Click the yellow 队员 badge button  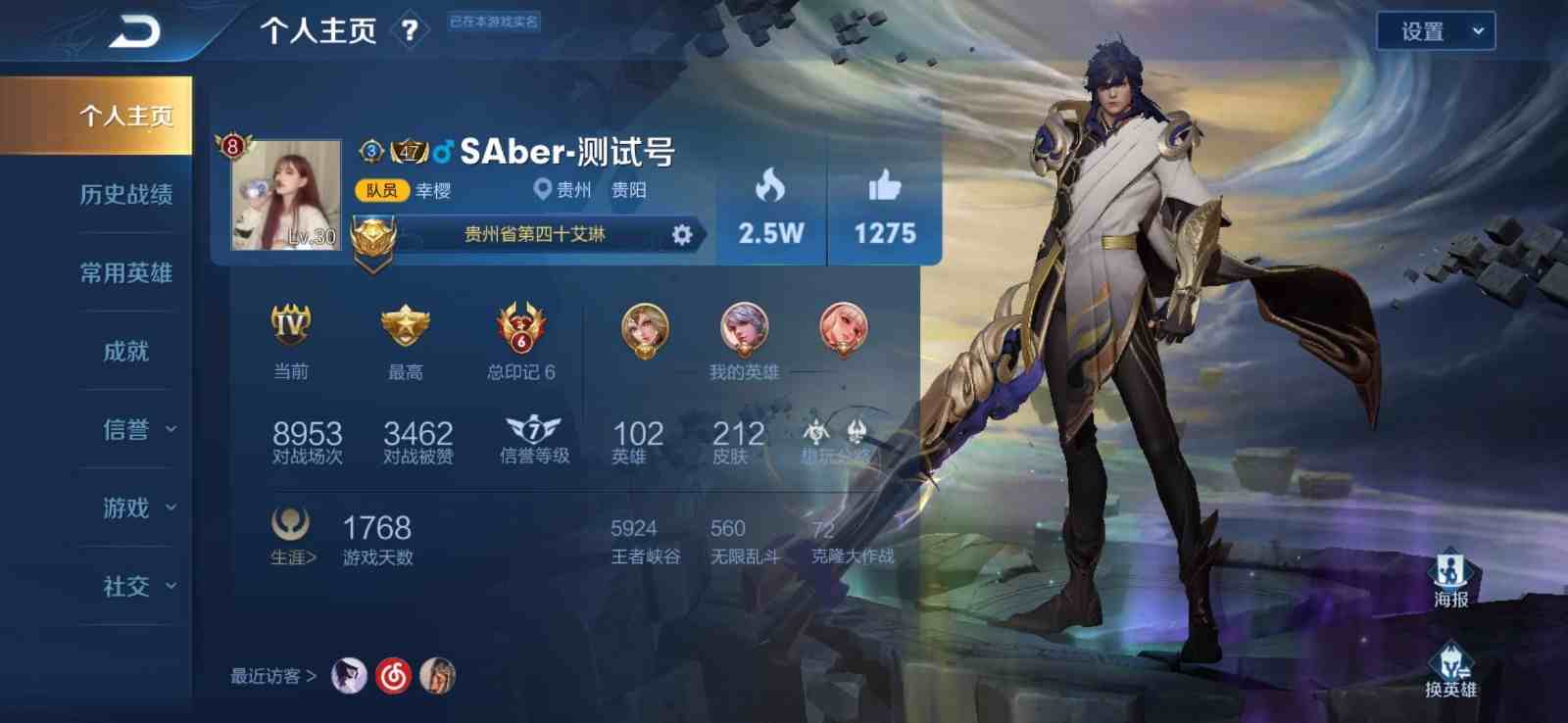[x=385, y=188]
